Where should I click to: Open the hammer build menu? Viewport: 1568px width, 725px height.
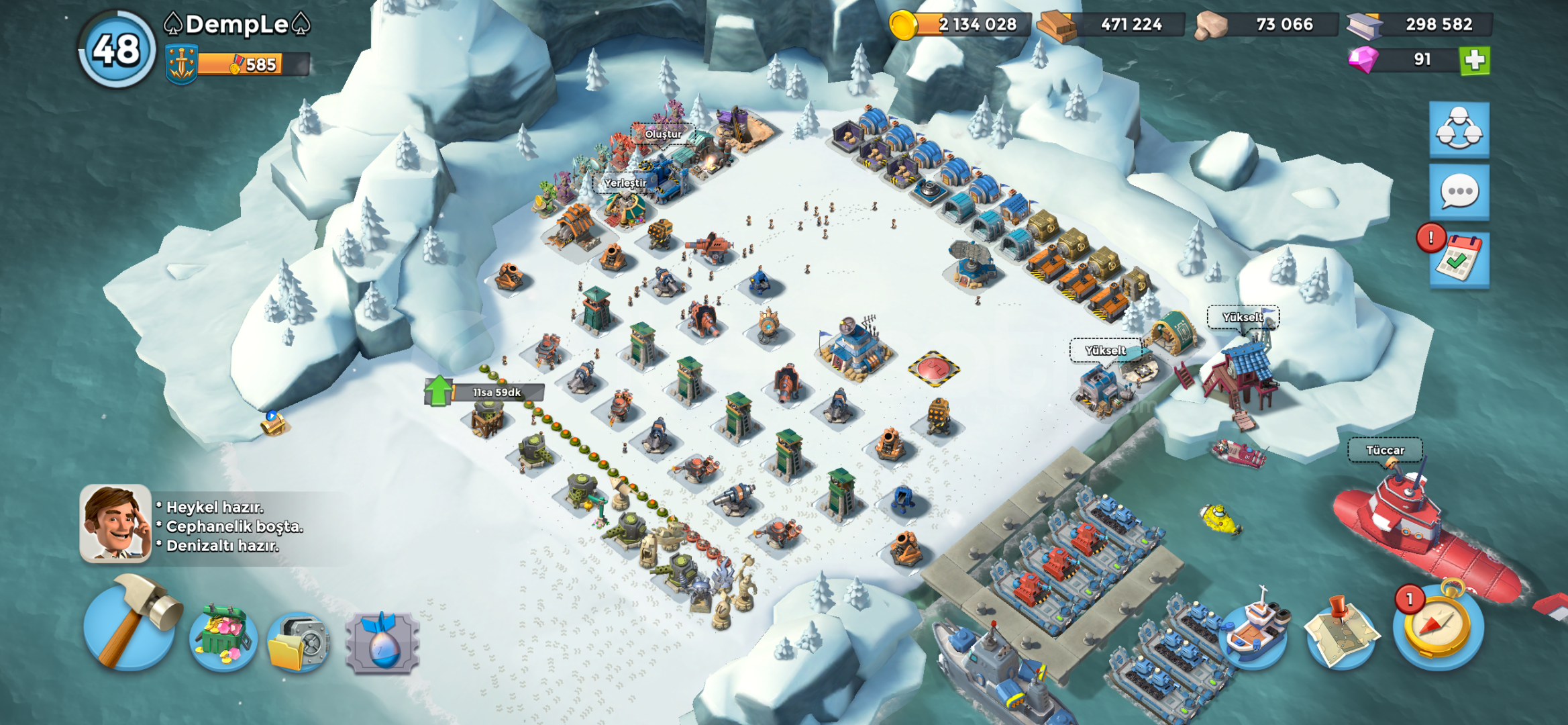[x=129, y=624]
